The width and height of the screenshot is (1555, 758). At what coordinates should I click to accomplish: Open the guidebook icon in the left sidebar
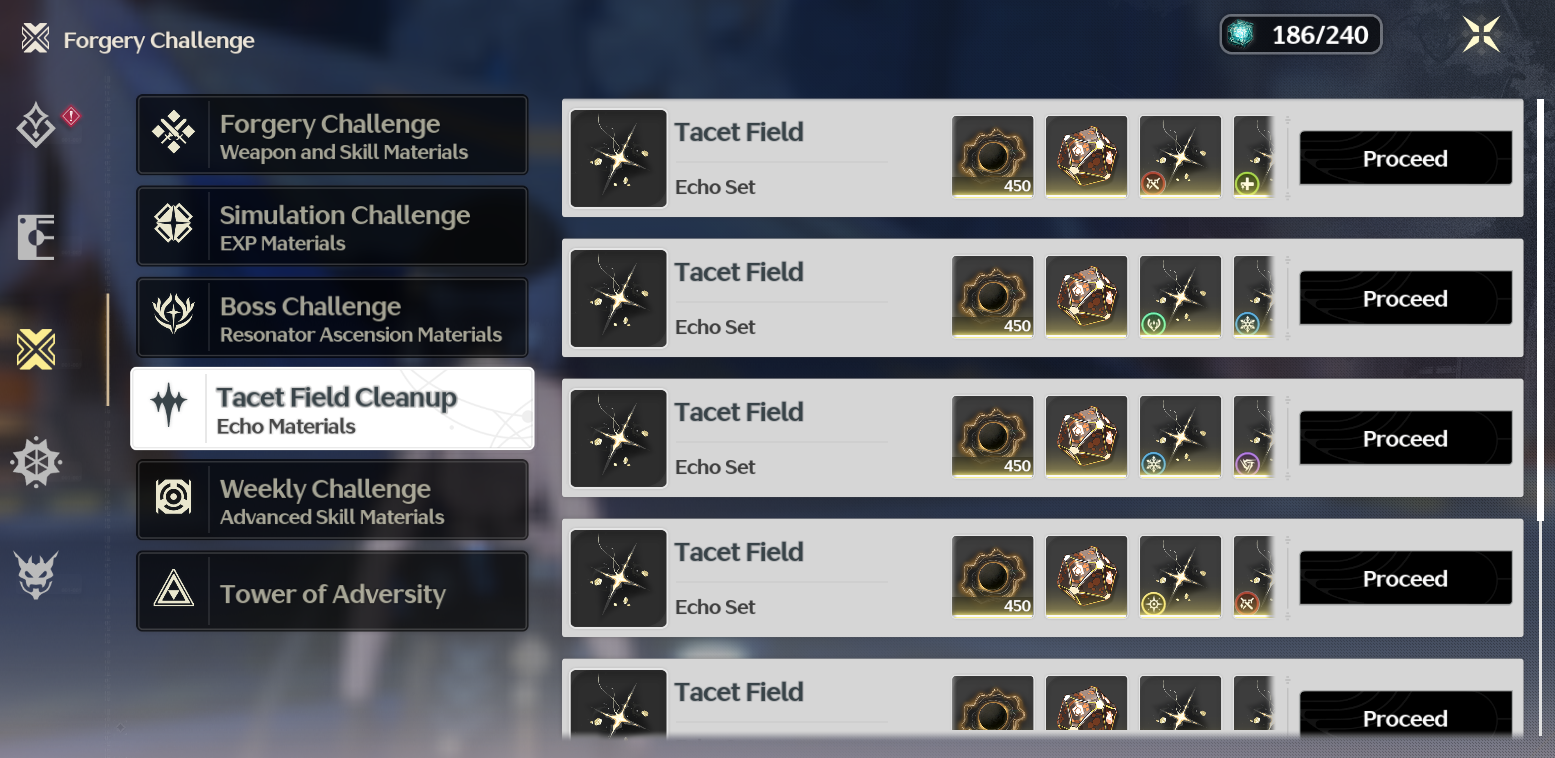37,236
